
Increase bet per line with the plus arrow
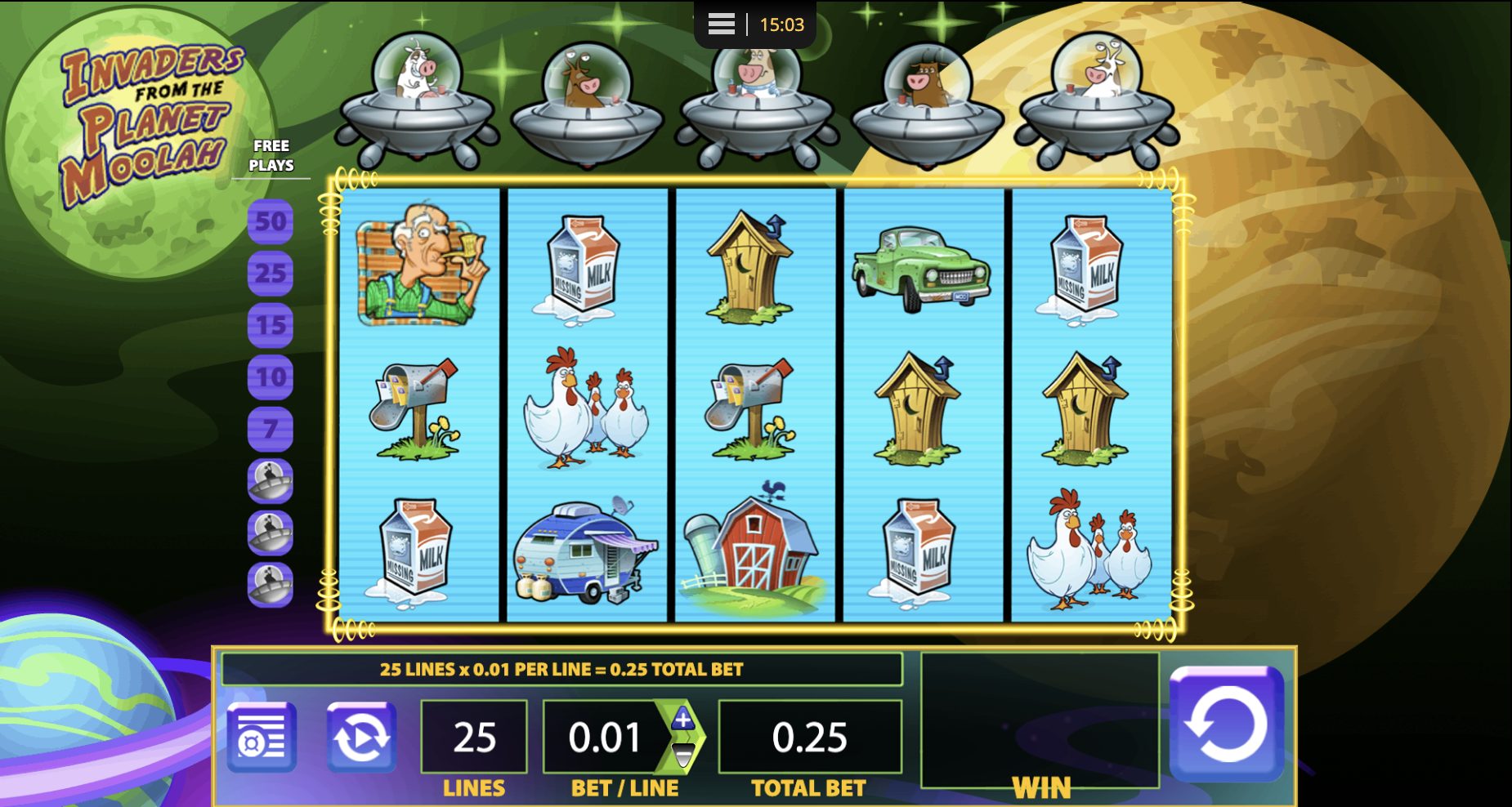682,717
